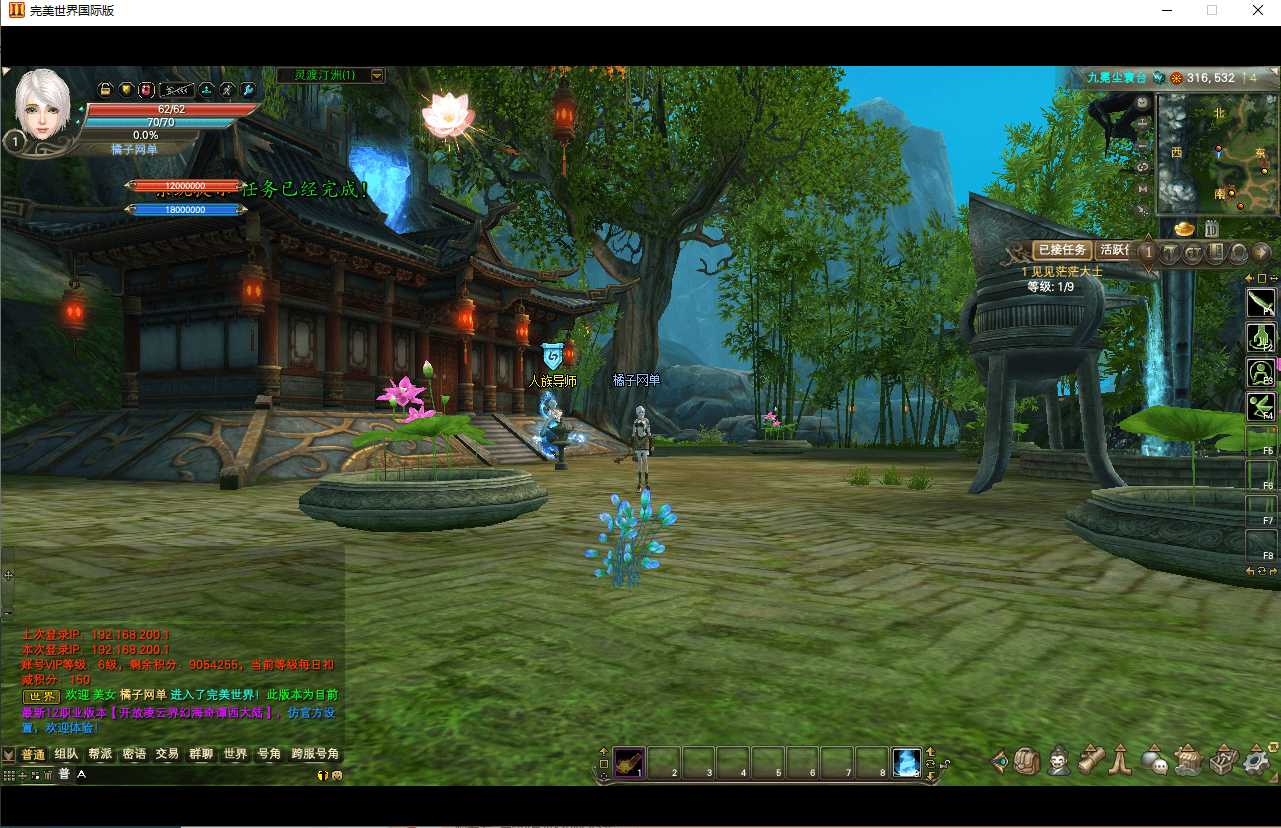Open the character face icon menu

[1059, 762]
